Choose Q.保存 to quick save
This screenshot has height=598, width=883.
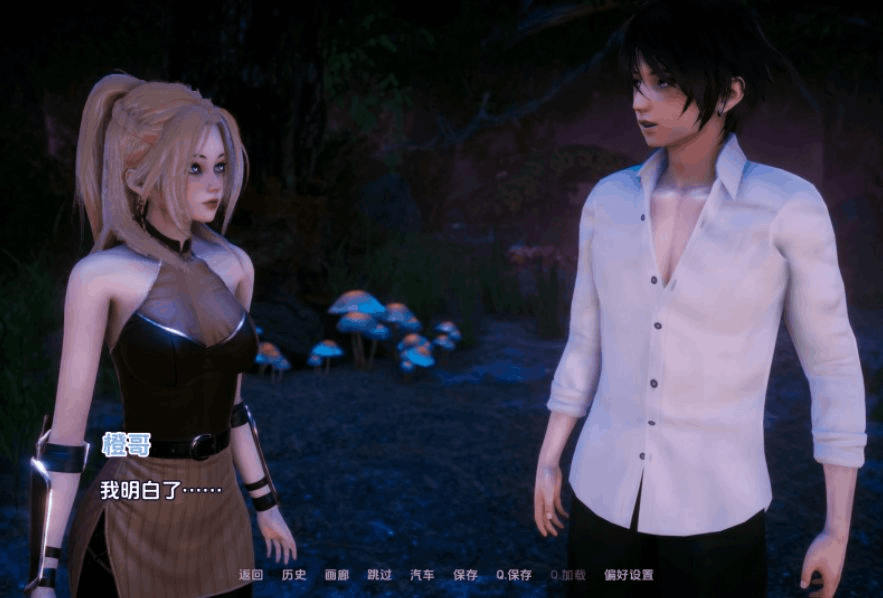(x=514, y=575)
